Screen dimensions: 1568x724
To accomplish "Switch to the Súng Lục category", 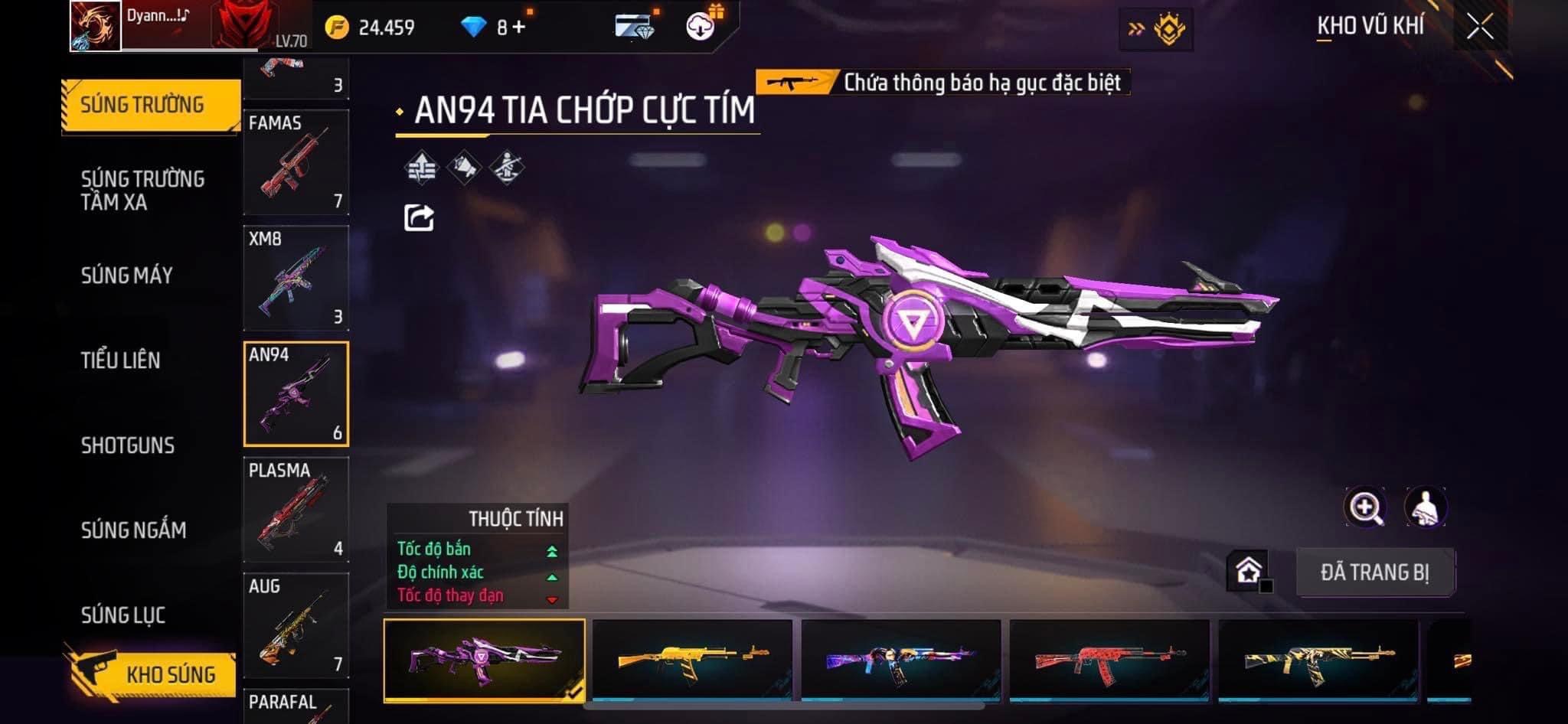I will [123, 615].
